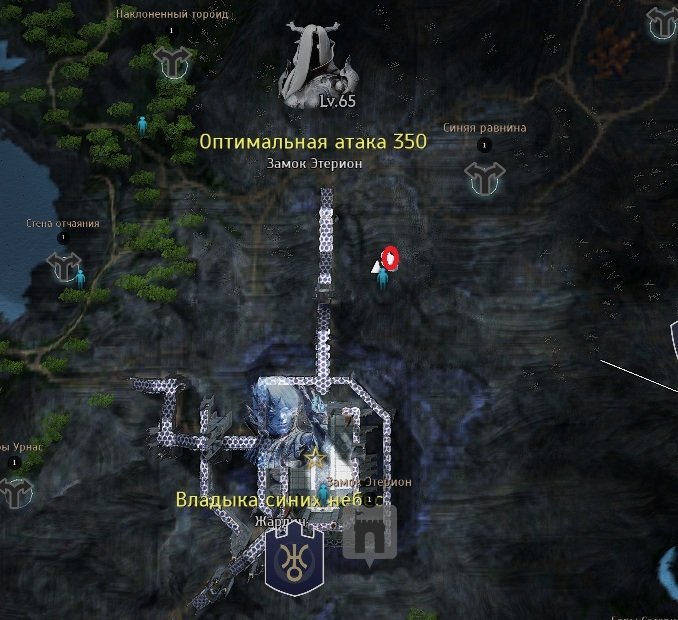Open the Урнас node icon
Viewport: 678px width, 620px height.
pyautogui.click(x=14, y=492)
